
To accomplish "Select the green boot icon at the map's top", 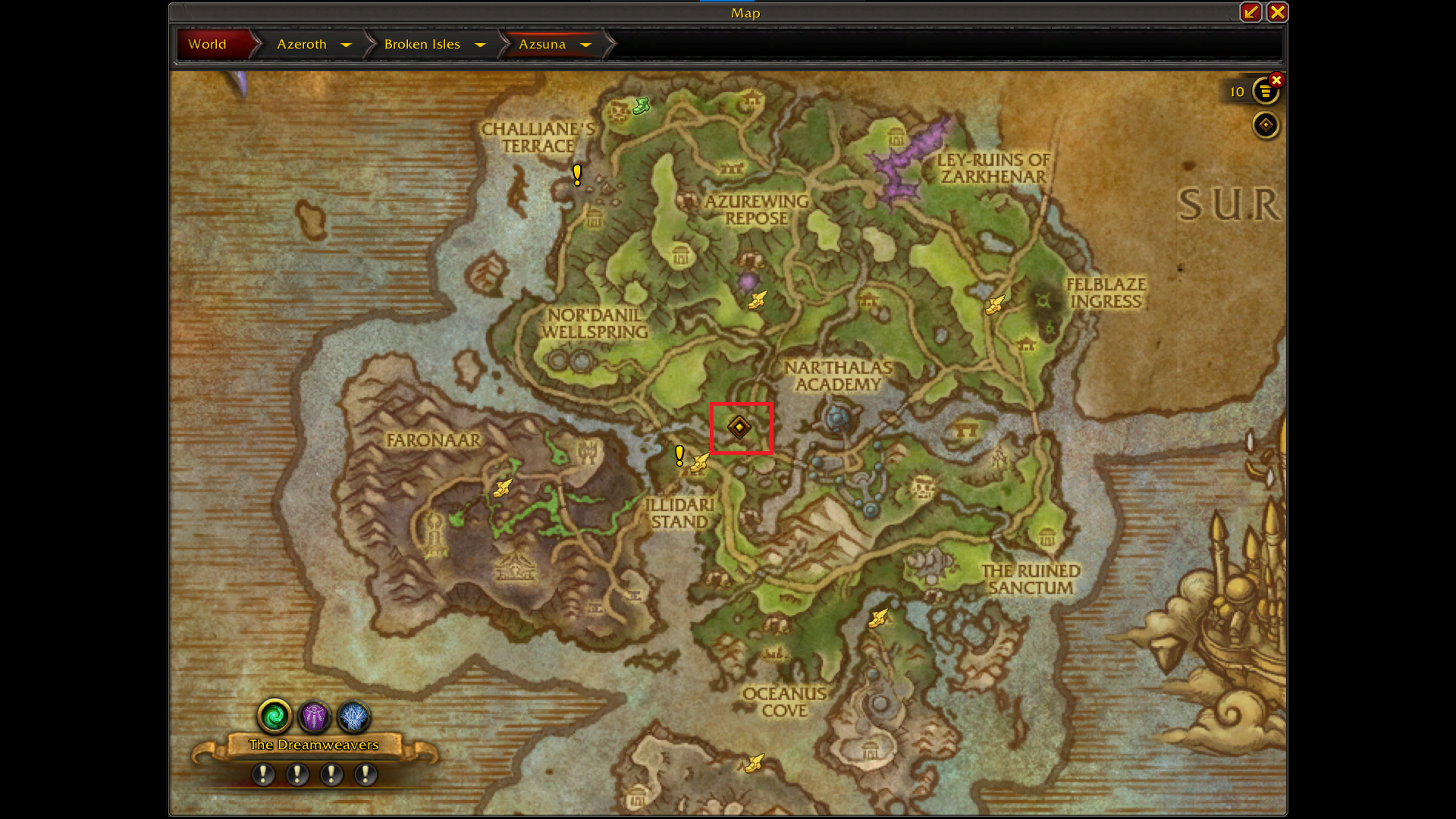I will (641, 105).
